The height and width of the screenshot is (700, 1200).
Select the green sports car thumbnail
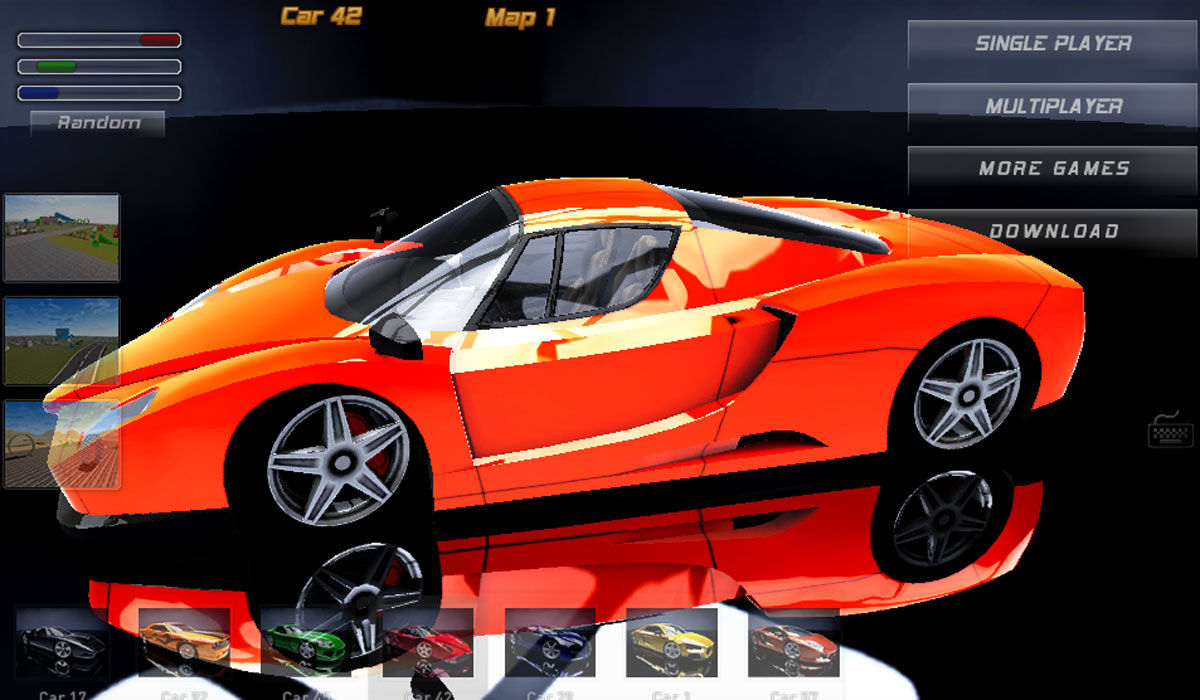click(x=306, y=643)
